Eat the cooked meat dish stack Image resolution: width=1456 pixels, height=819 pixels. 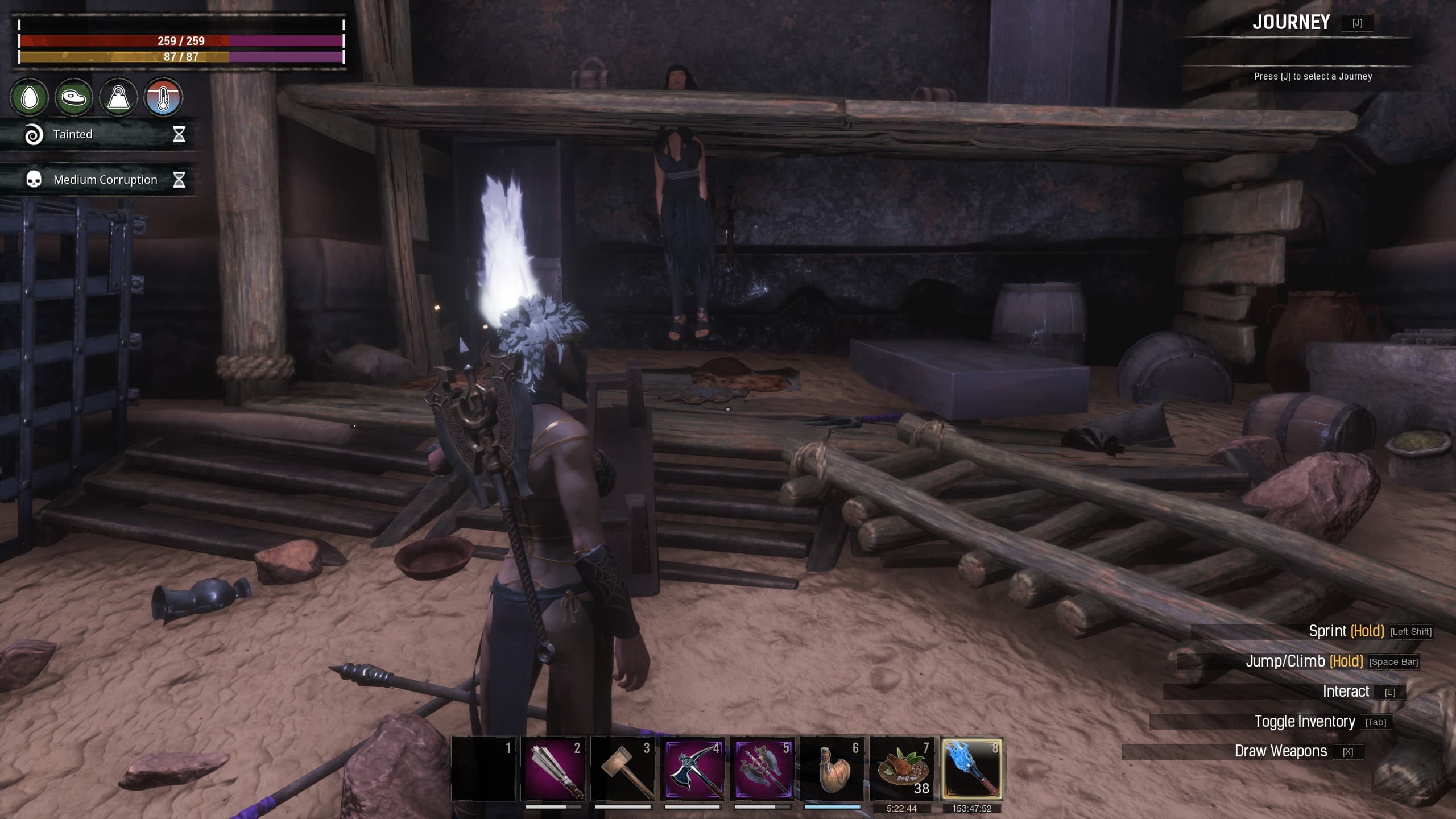coord(902,769)
